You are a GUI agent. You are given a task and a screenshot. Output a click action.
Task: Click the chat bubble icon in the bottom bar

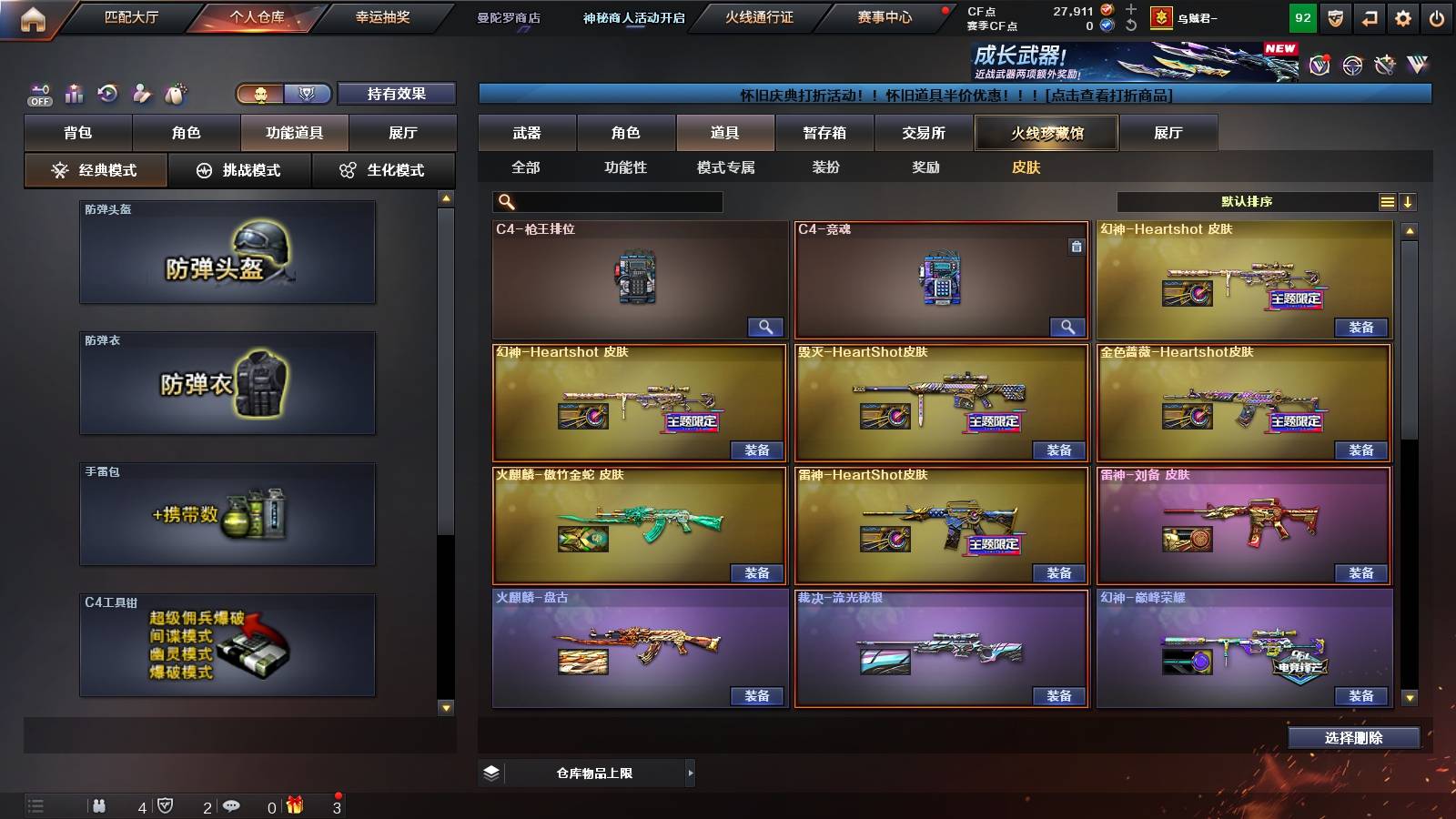[233, 805]
